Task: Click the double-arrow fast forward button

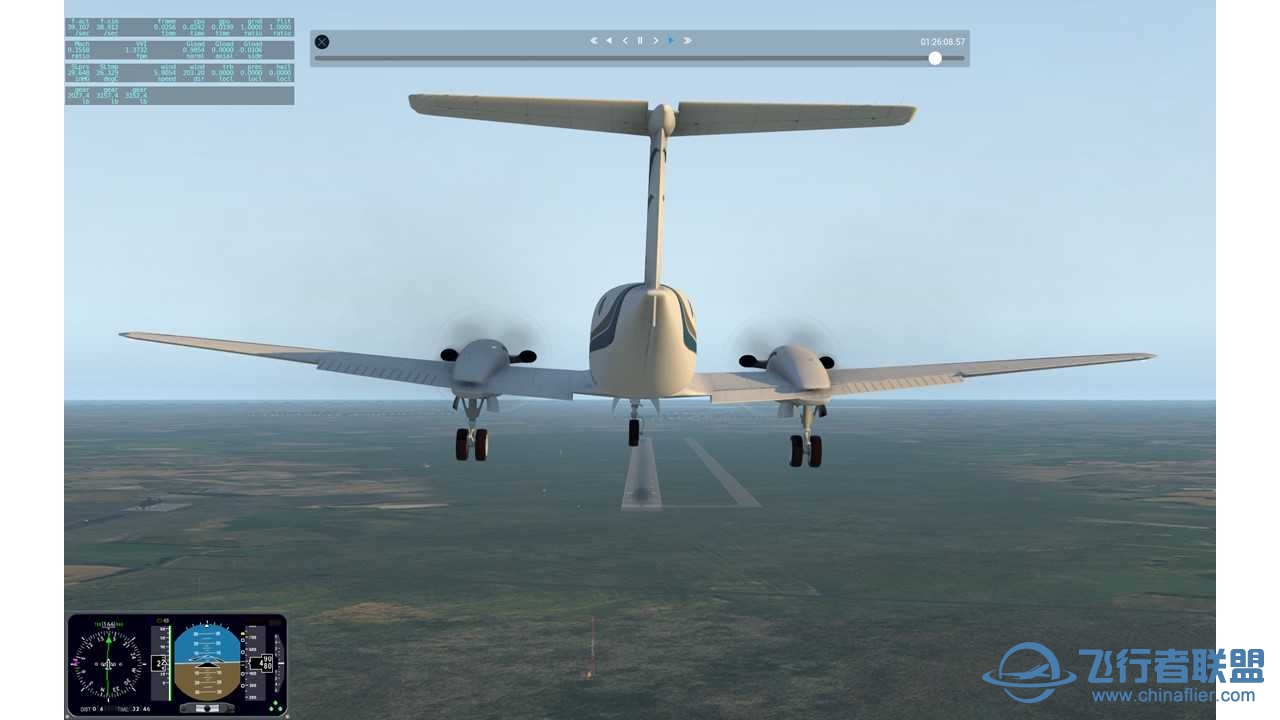Action: pos(687,41)
